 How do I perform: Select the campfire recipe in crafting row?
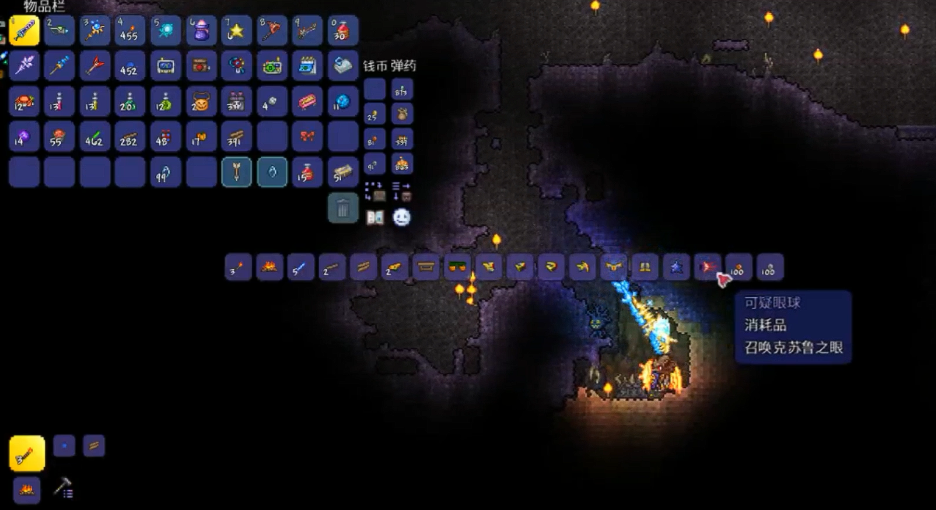(x=269, y=267)
